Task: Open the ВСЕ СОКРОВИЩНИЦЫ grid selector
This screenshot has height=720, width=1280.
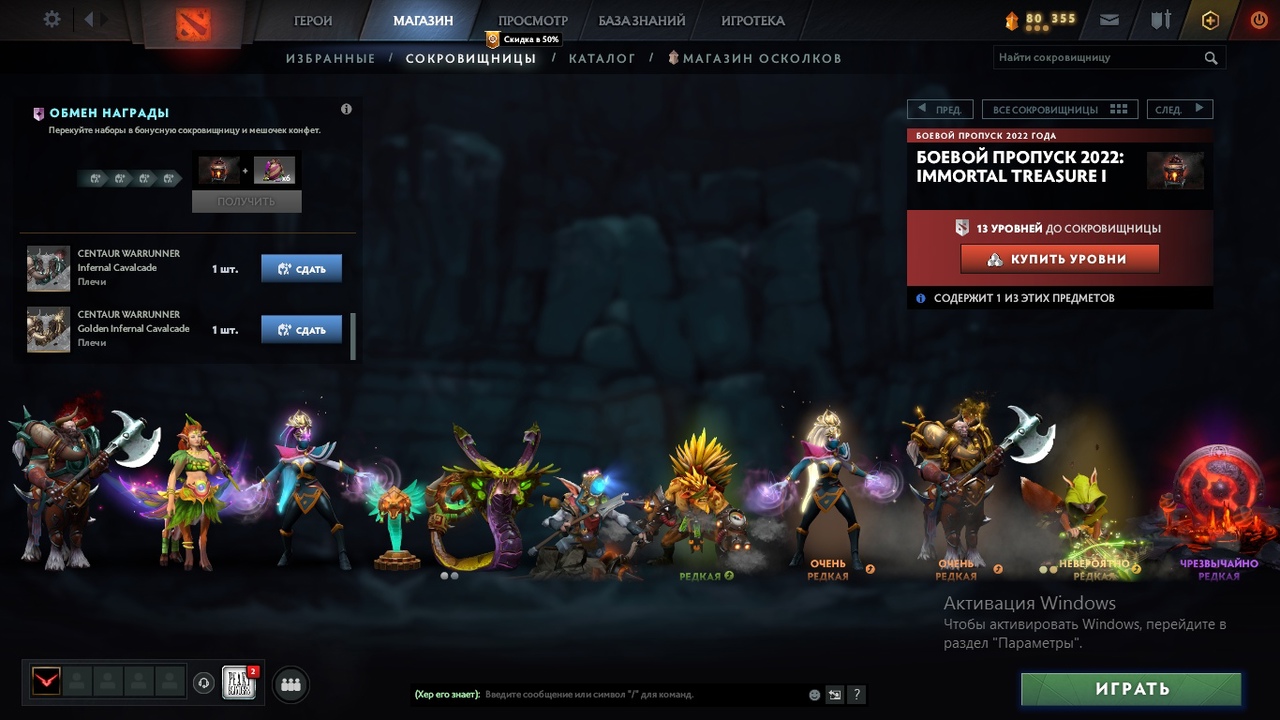Action: [1059, 108]
